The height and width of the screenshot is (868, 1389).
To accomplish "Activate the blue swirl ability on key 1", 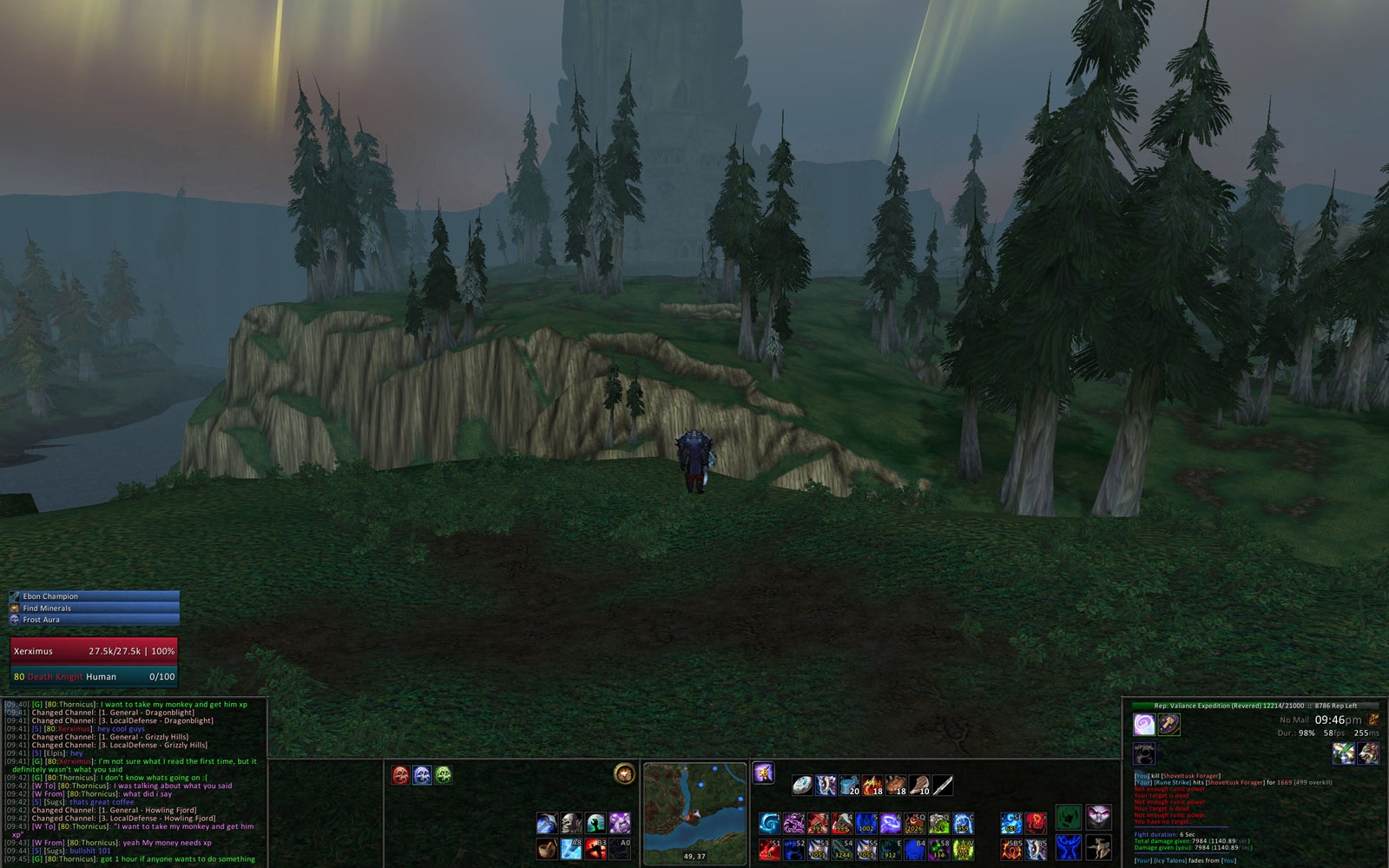I will click(x=769, y=823).
